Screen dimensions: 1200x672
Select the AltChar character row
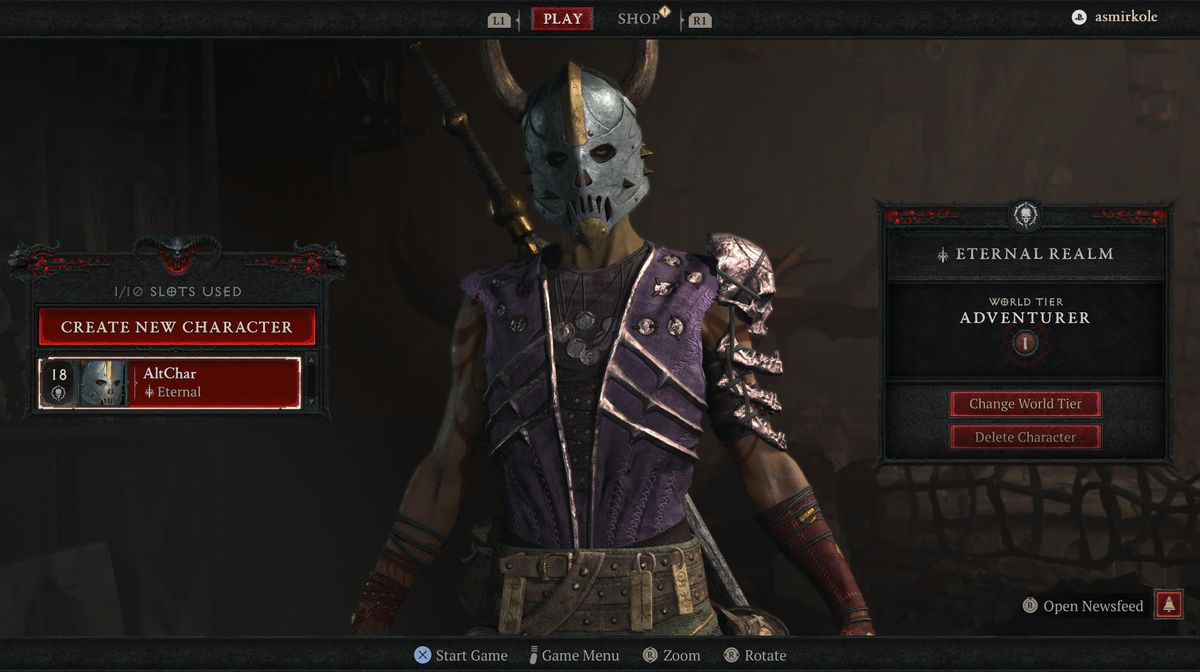(x=170, y=383)
